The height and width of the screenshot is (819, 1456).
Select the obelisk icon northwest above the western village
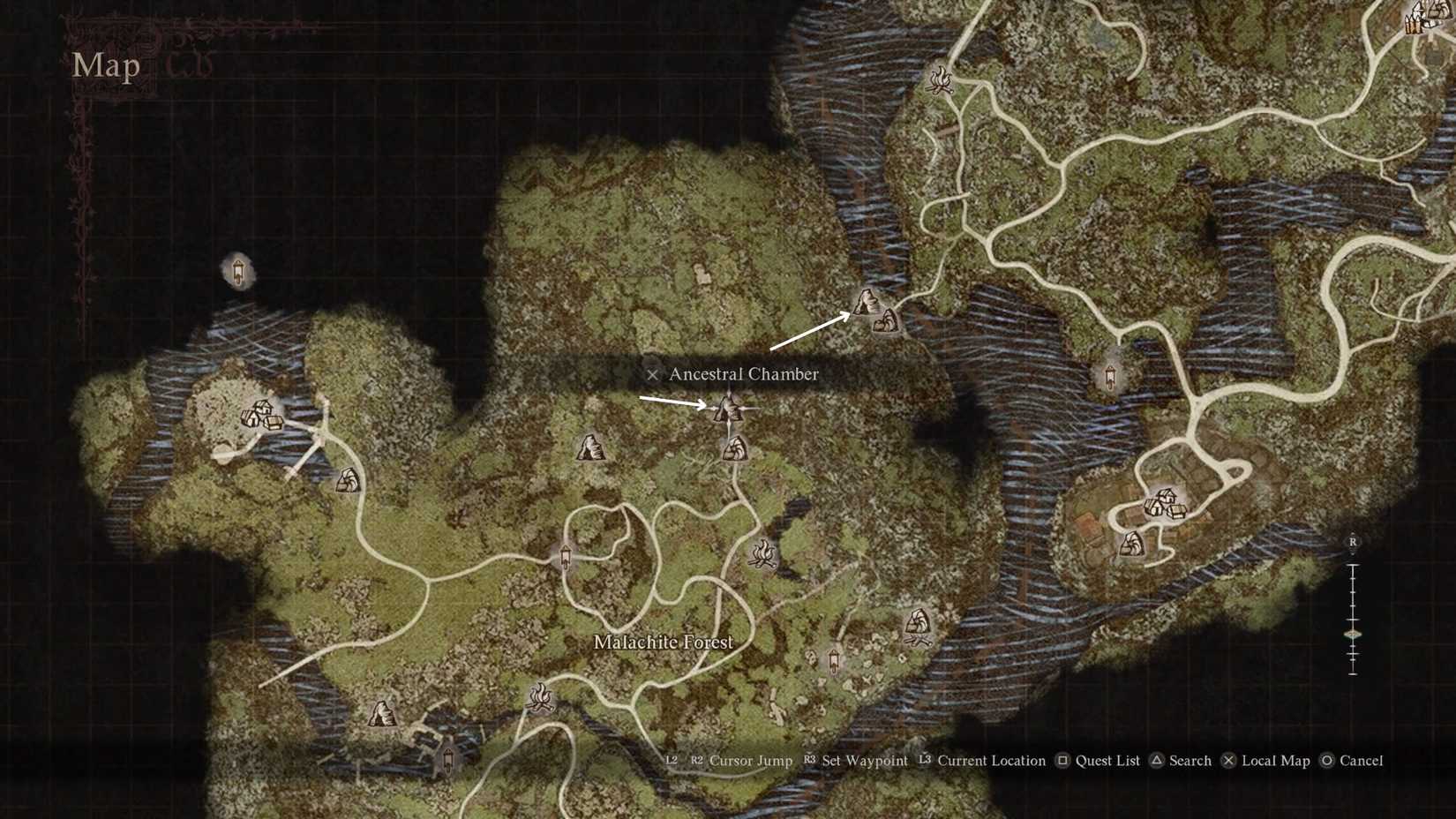[x=238, y=272]
